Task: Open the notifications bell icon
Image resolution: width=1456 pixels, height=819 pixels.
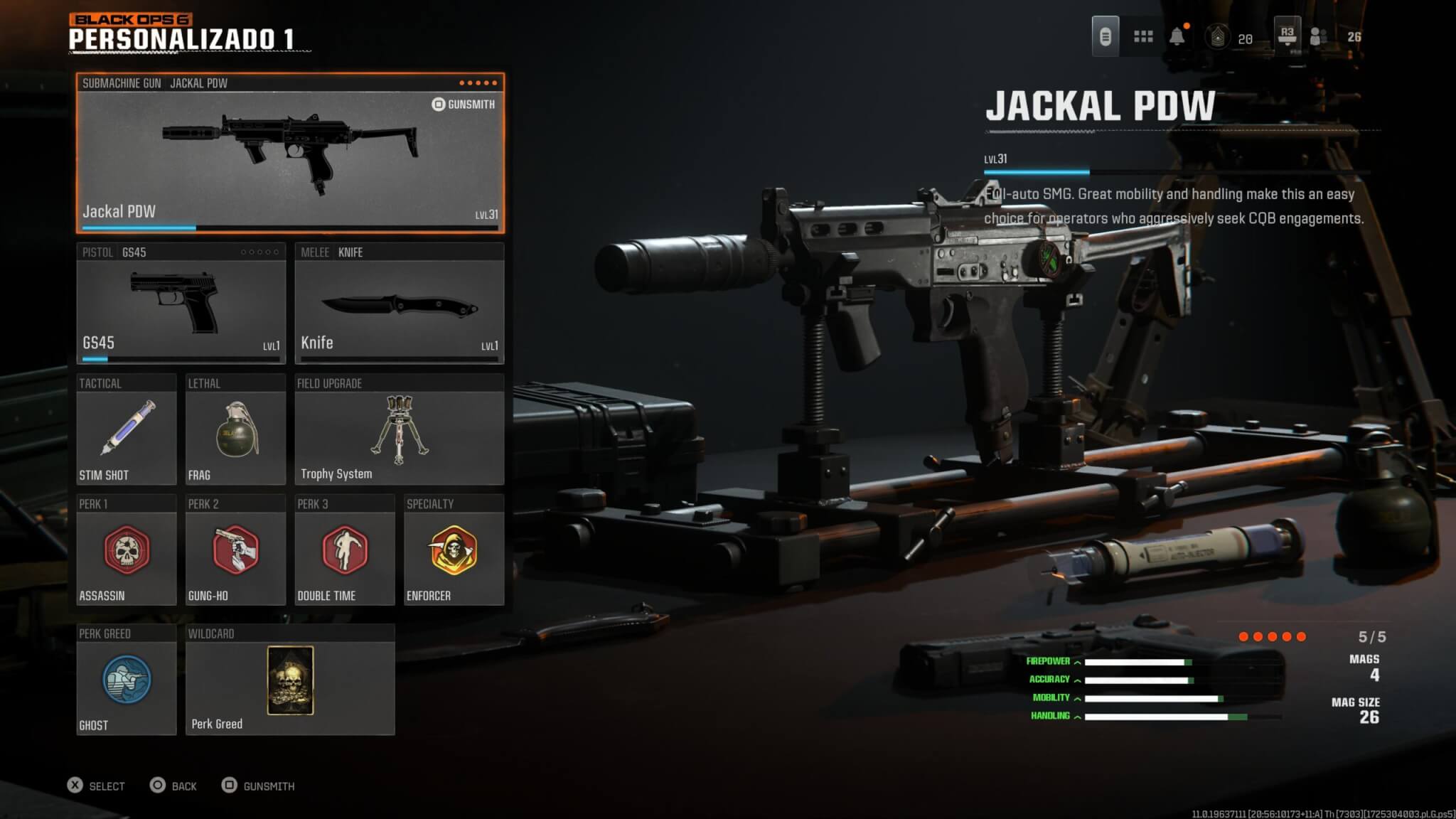Action: [x=1177, y=36]
